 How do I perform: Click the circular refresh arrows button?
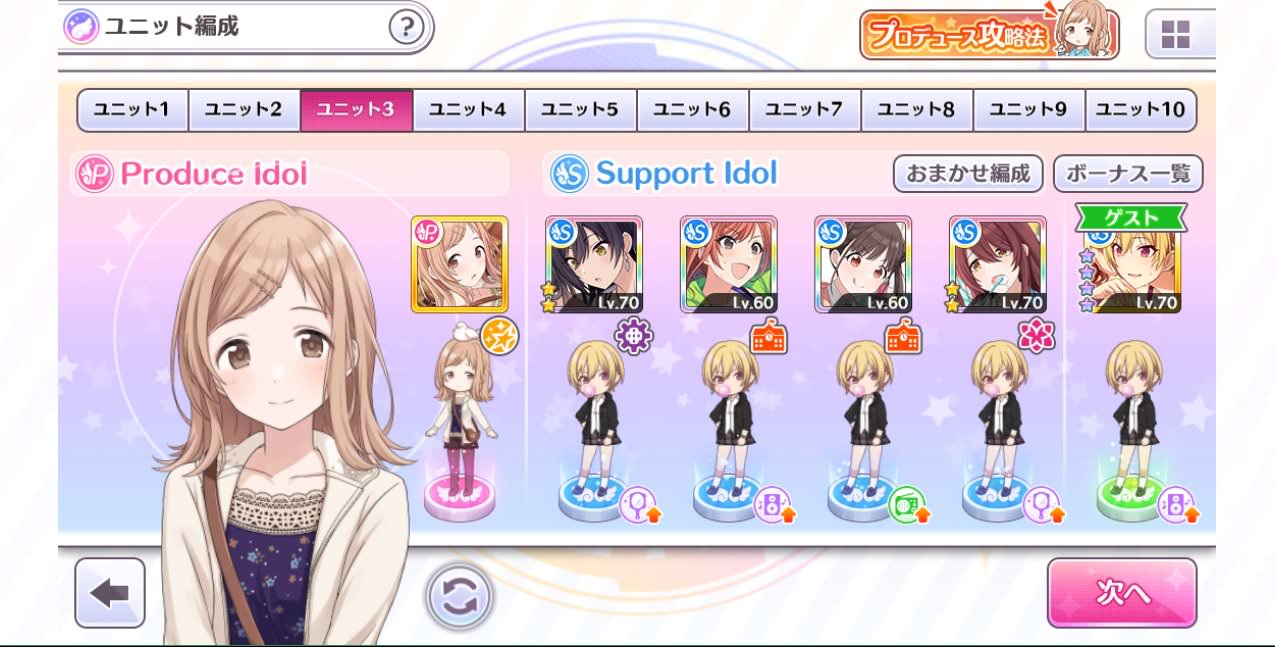coord(460,597)
